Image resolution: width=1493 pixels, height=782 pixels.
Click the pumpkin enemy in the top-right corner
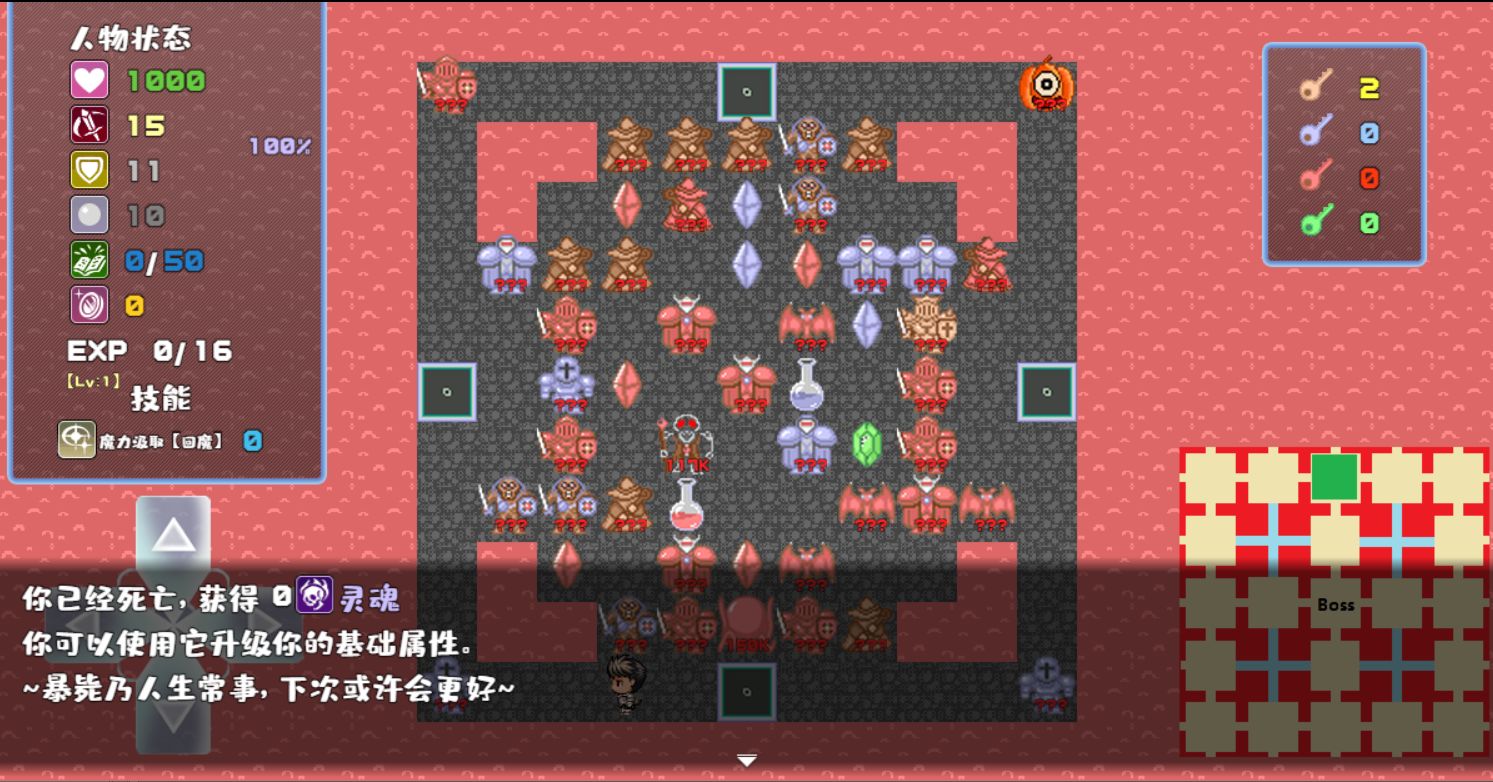click(x=1046, y=85)
